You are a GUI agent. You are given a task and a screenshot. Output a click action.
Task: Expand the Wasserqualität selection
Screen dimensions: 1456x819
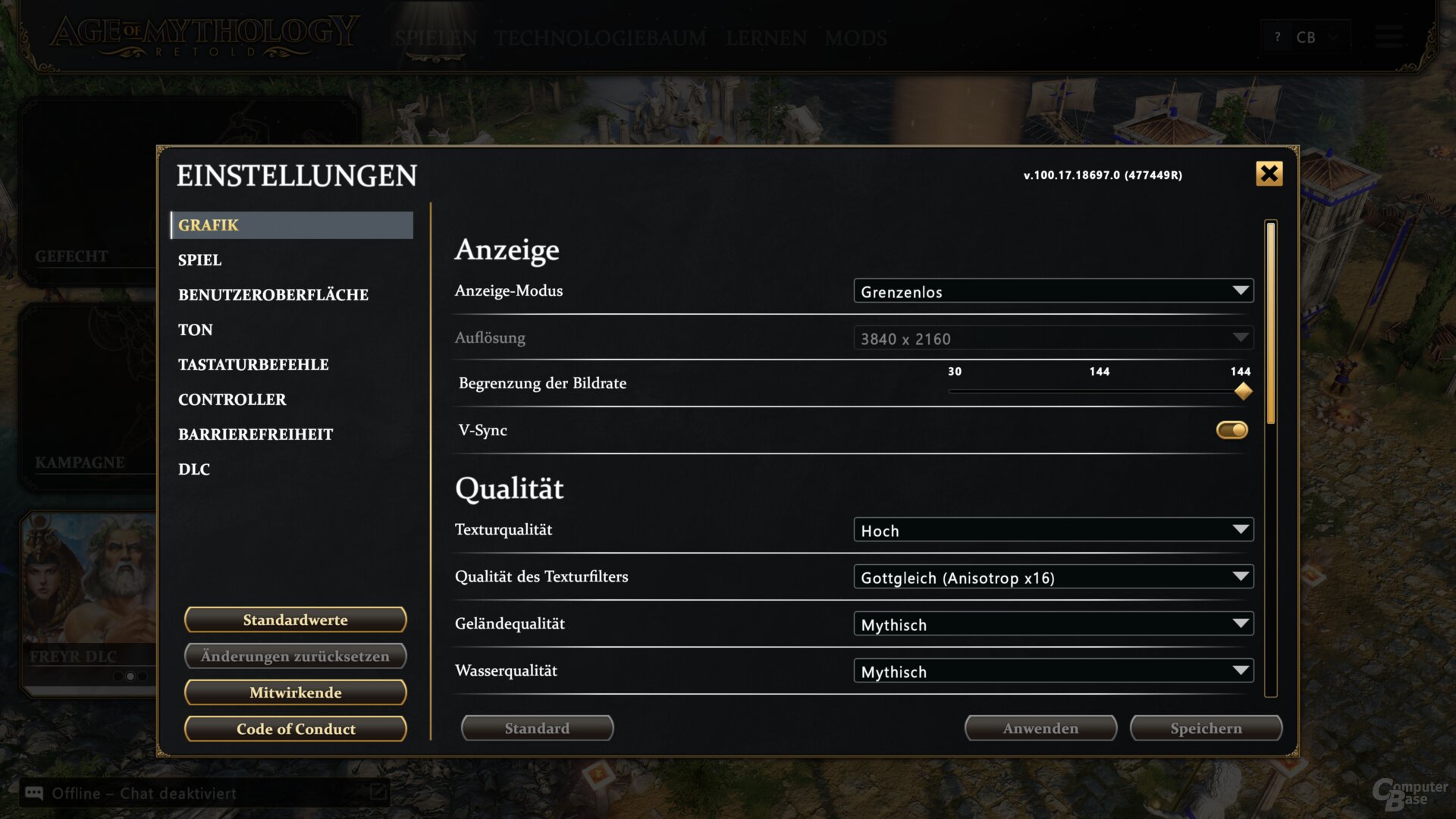(1054, 670)
